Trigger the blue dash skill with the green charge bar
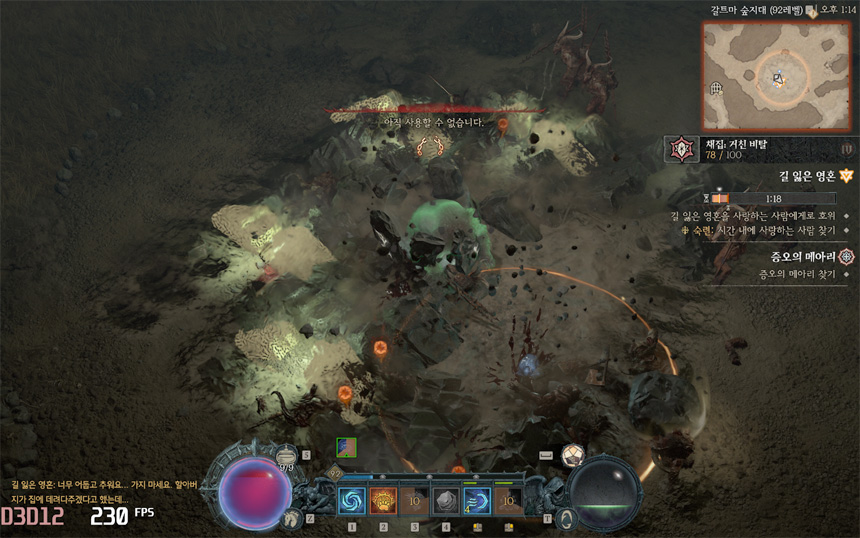Image resolution: width=860 pixels, height=538 pixels. (x=477, y=500)
